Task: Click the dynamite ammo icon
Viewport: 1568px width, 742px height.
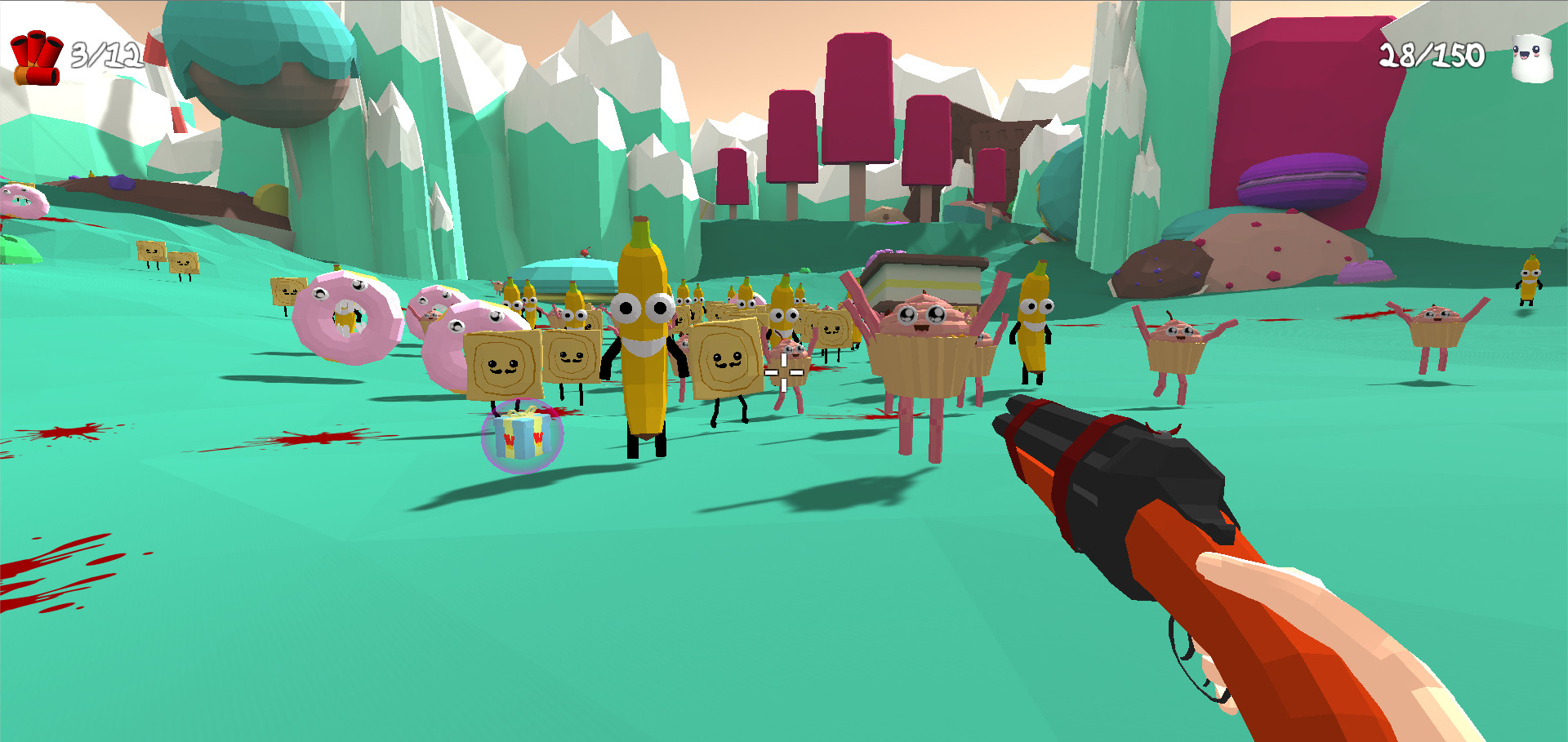Action: coord(36,56)
